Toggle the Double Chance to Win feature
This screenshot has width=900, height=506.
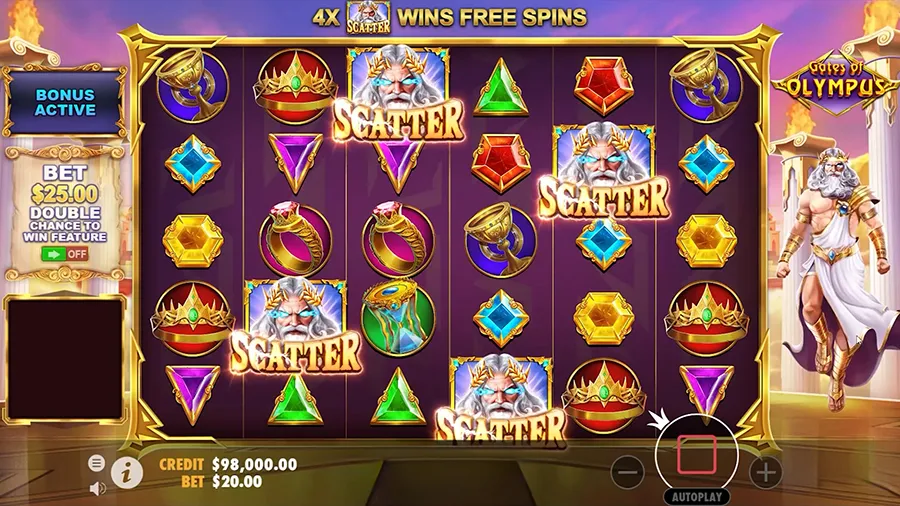(65, 254)
